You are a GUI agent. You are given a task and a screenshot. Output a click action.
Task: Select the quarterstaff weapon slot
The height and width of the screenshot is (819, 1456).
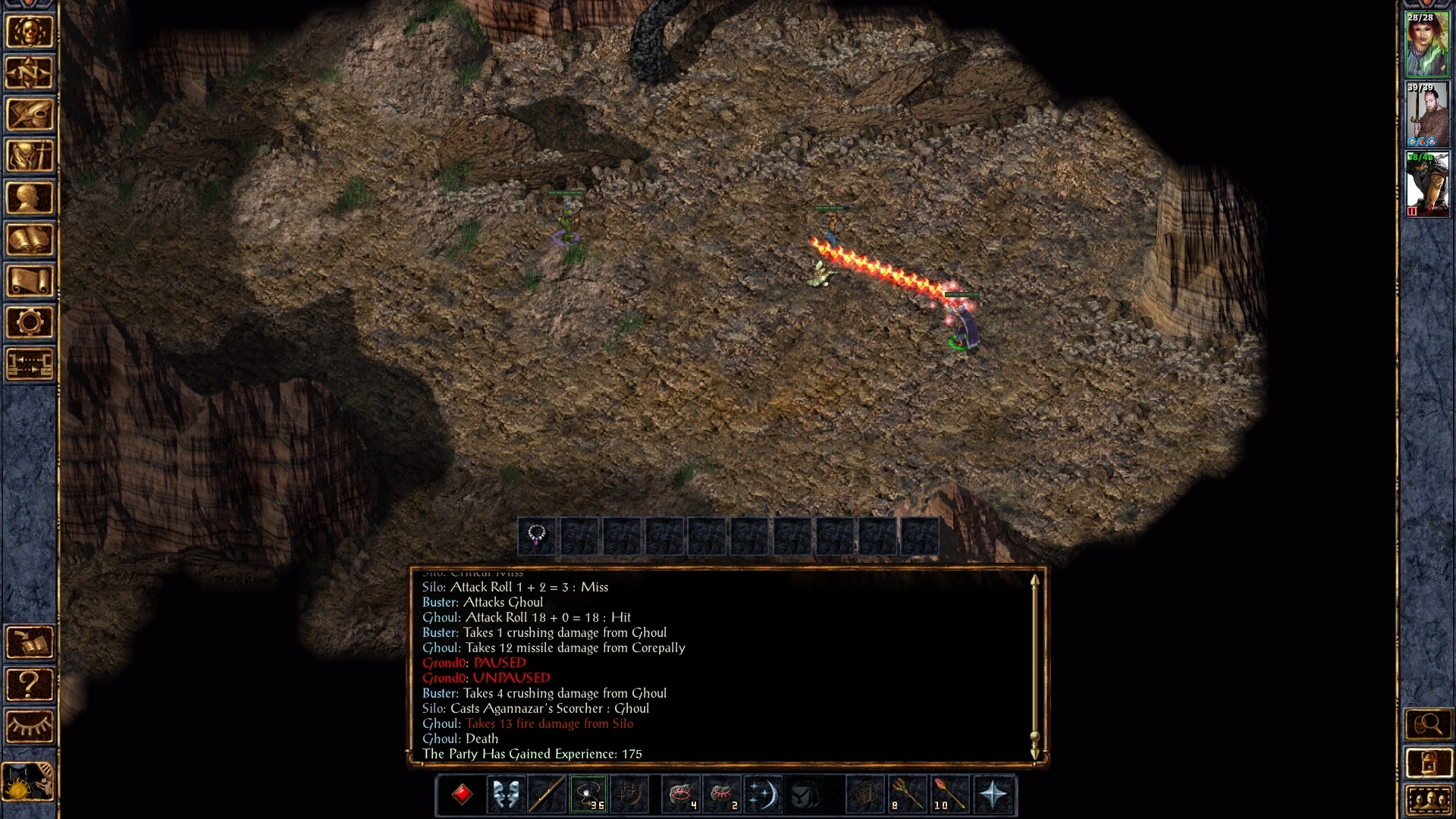547,795
